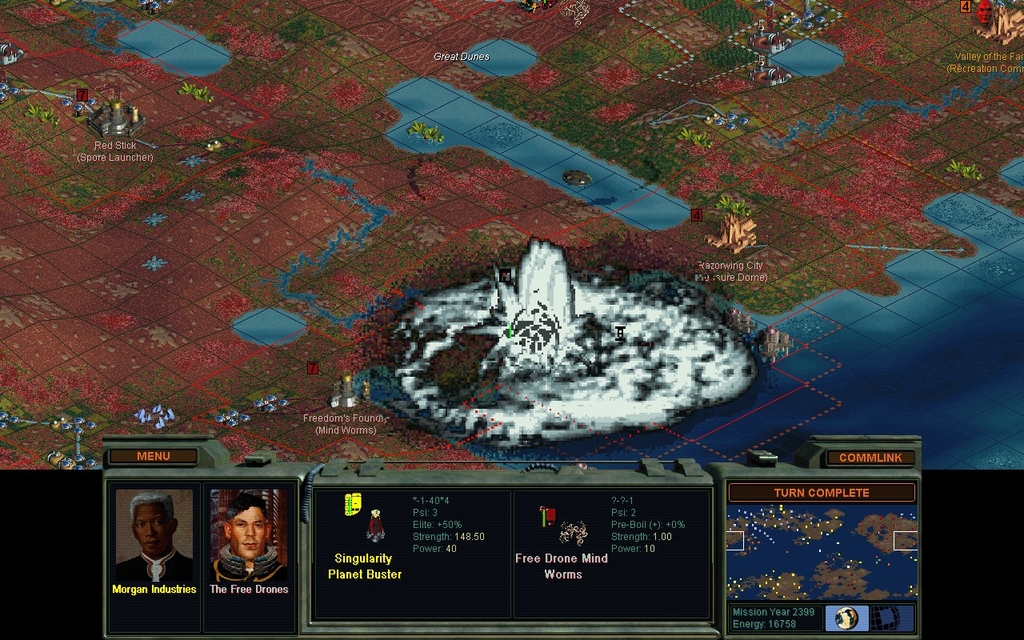Open the MENU button
The height and width of the screenshot is (640, 1024).
coord(153,456)
